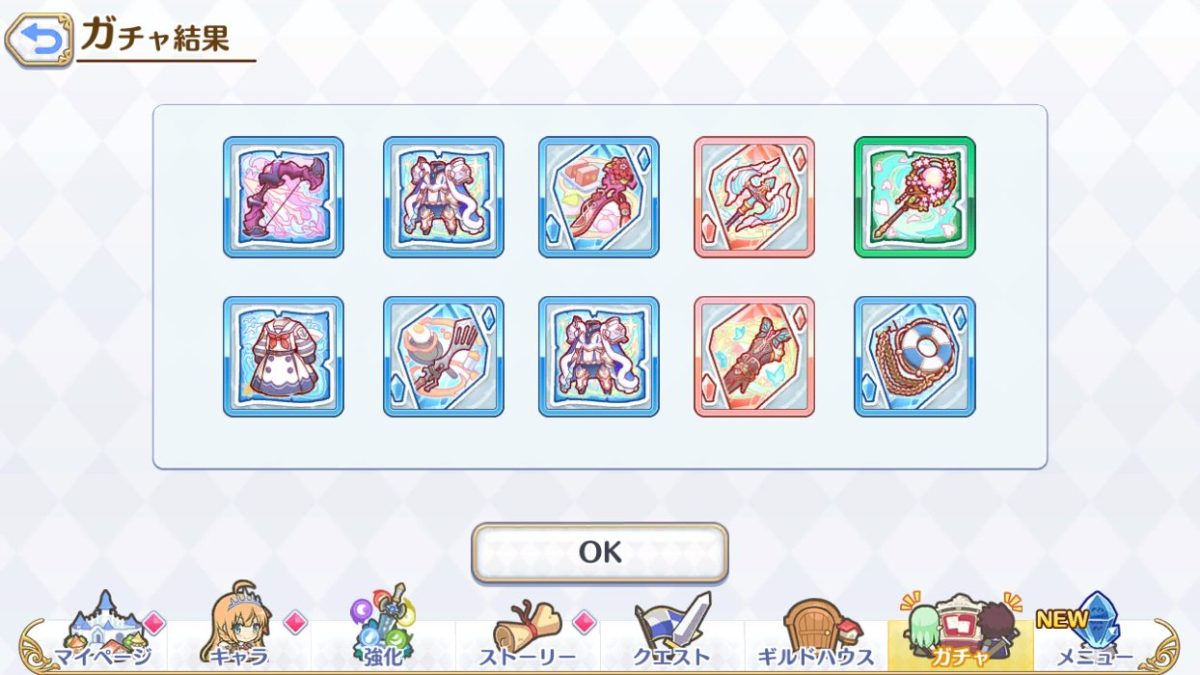This screenshot has width=1200, height=675.
Task: Open the ギルドハウス guild house tab
Action: (x=815, y=632)
